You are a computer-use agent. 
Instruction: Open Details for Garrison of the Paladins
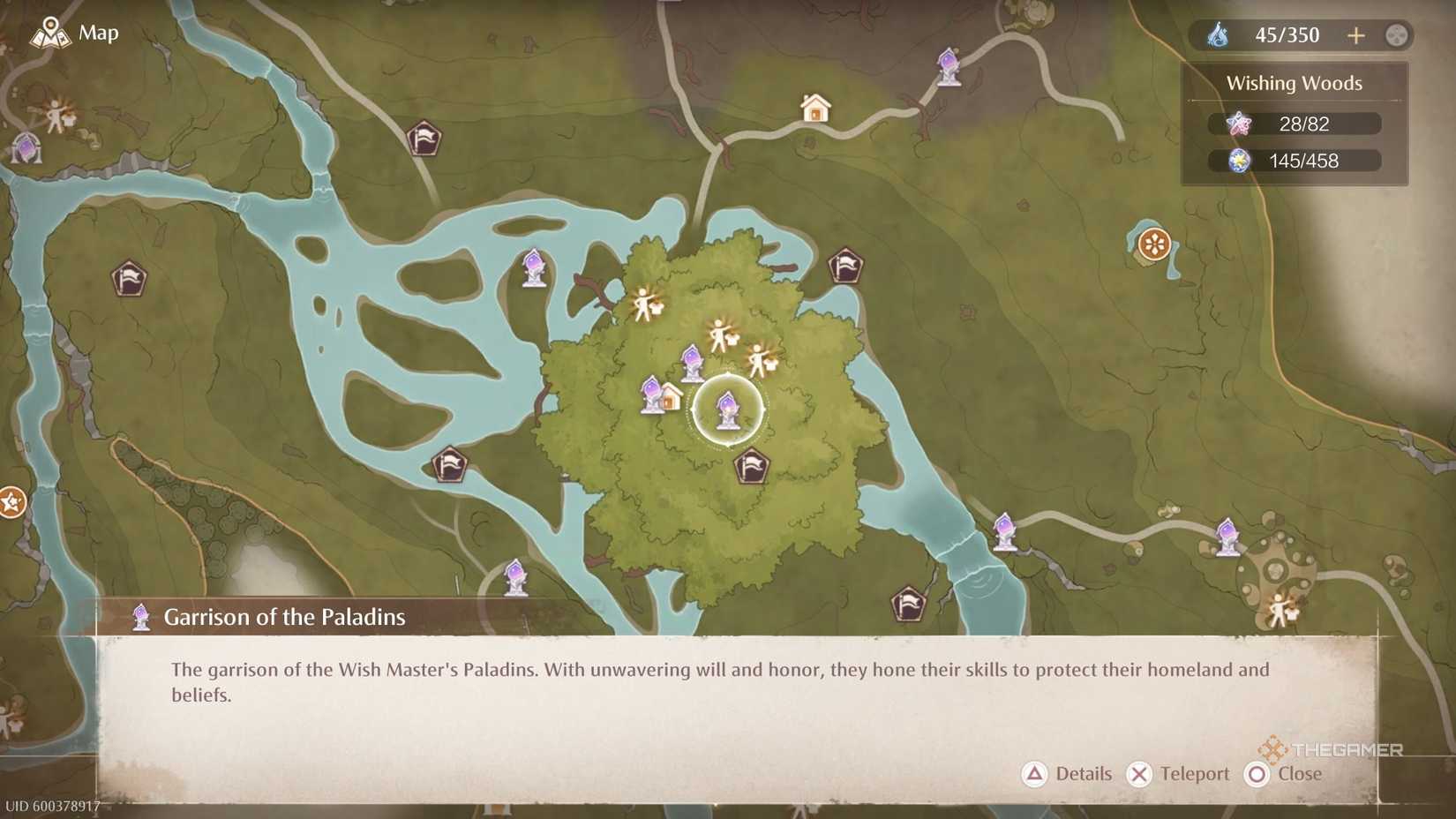tap(1069, 774)
